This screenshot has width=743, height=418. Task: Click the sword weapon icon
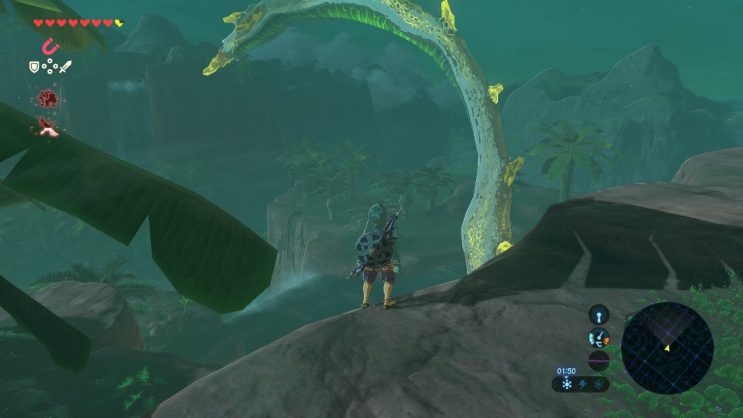(66, 68)
